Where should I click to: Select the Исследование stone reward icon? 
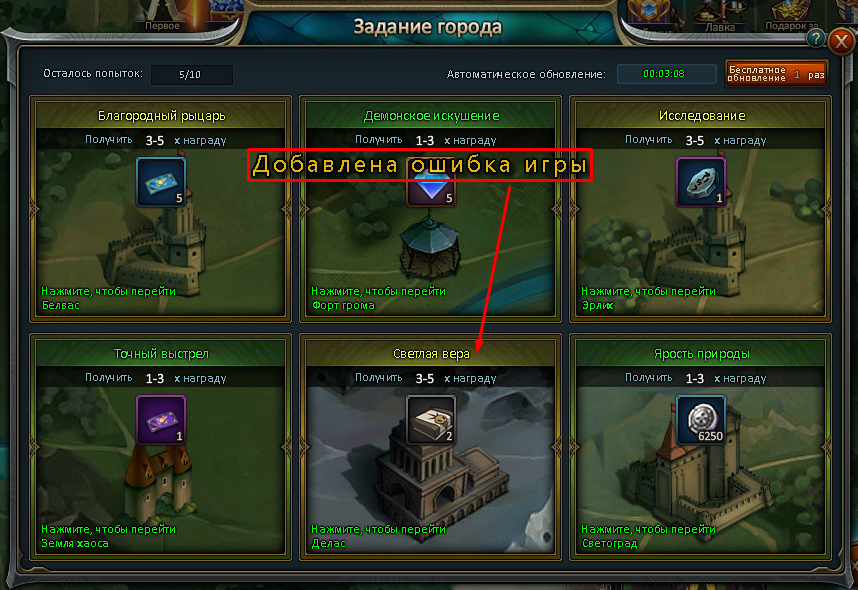point(701,182)
